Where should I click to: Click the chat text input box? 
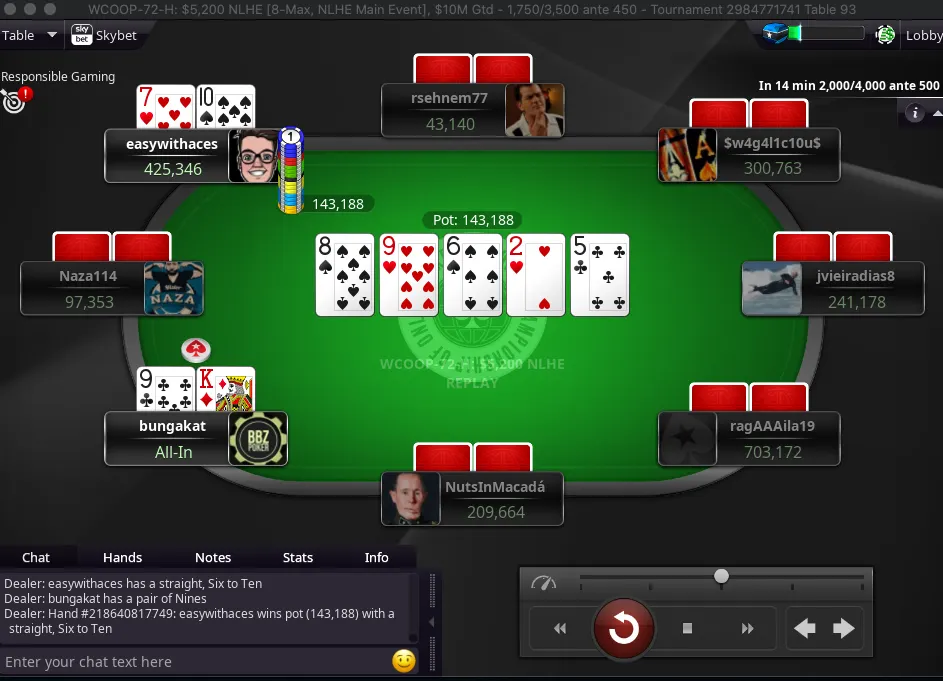(x=195, y=662)
